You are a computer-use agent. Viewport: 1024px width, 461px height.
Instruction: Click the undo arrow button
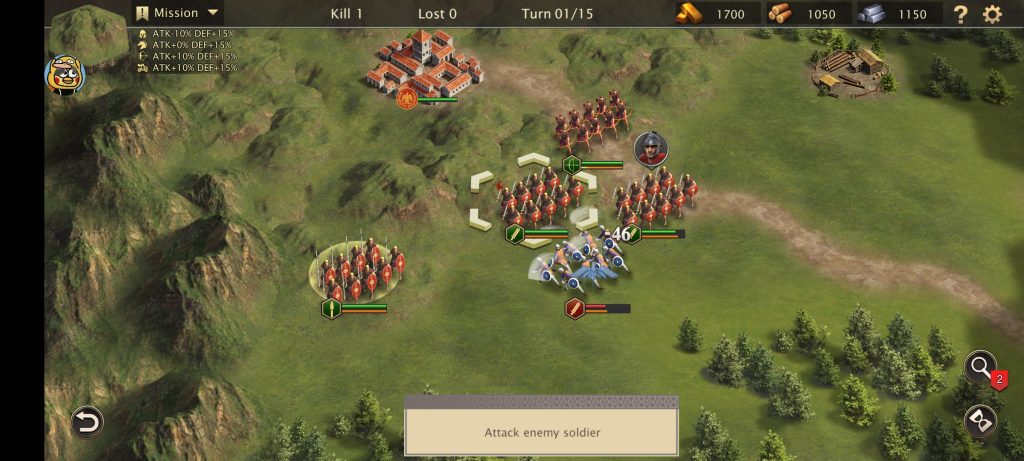pos(87,422)
